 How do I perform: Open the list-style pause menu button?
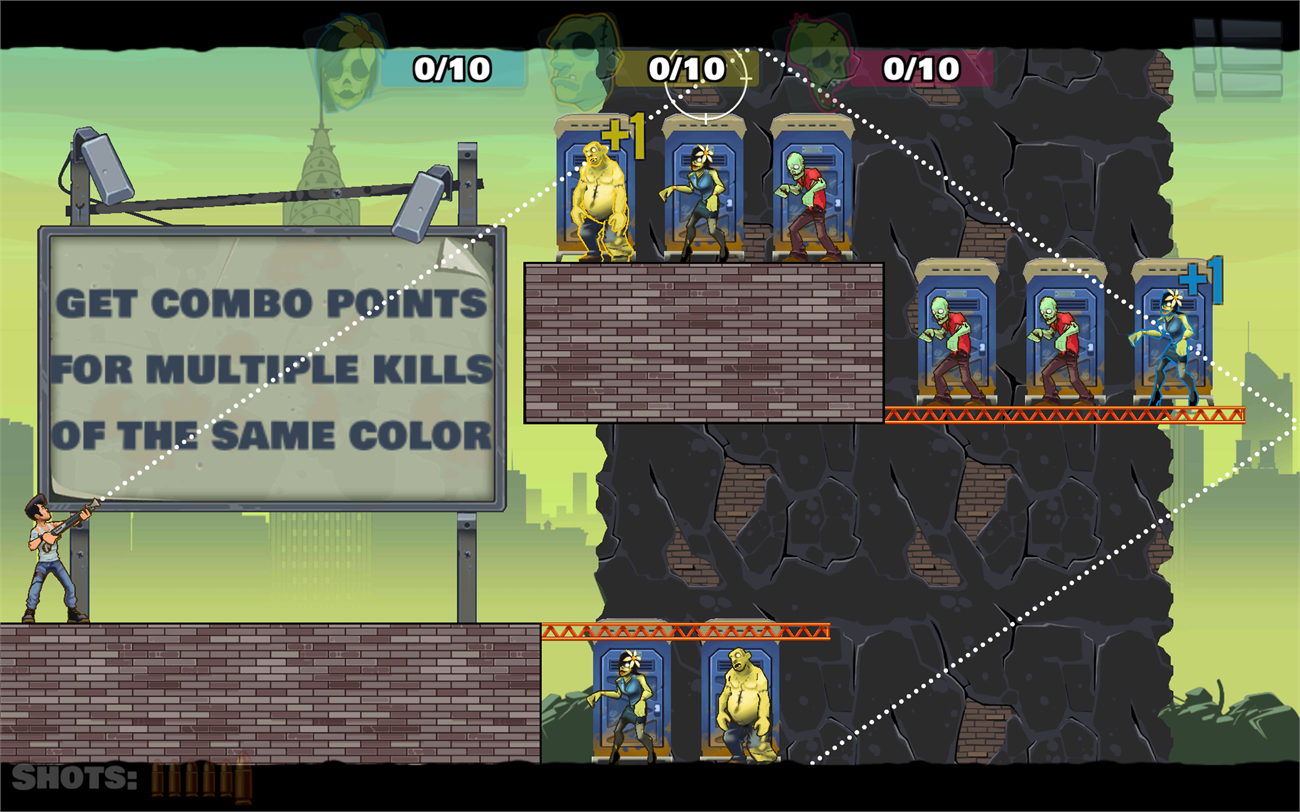point(1237,58)
